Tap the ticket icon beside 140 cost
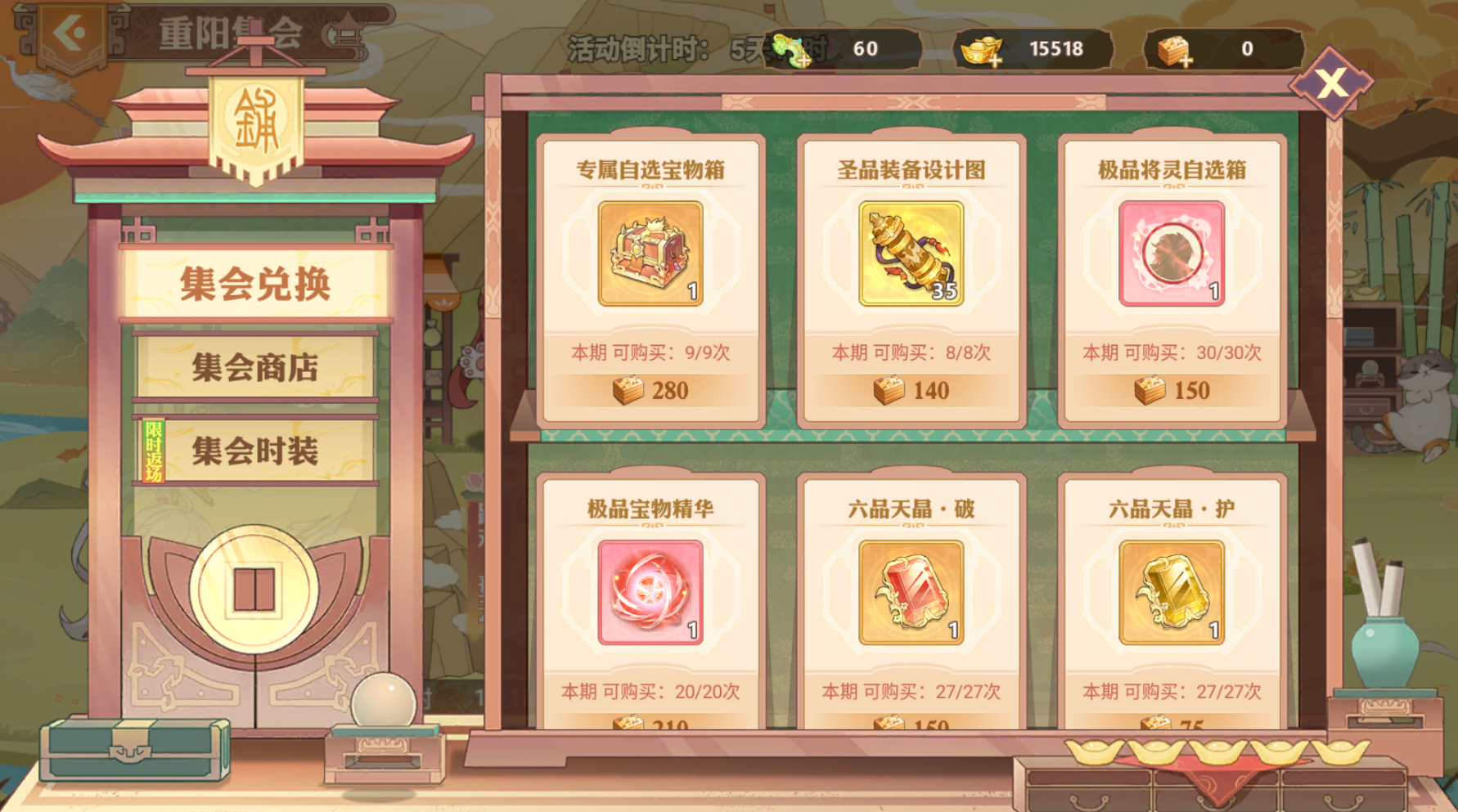Viewport: 1458px width, 812px height. point(890,390)
